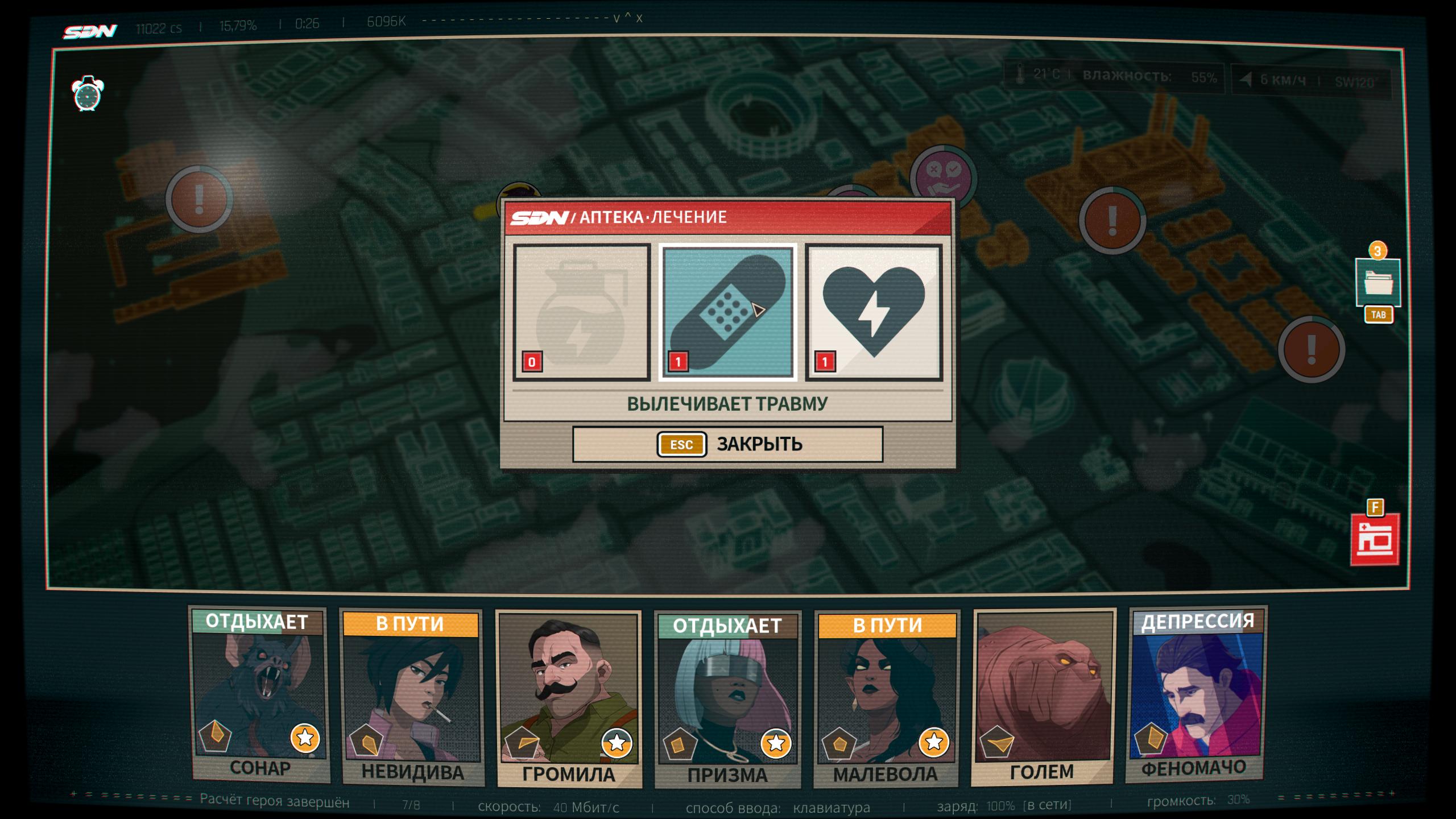
Task: Close the pharmacy dialog with ЗАКРЫТЬ
Action: 727,444
